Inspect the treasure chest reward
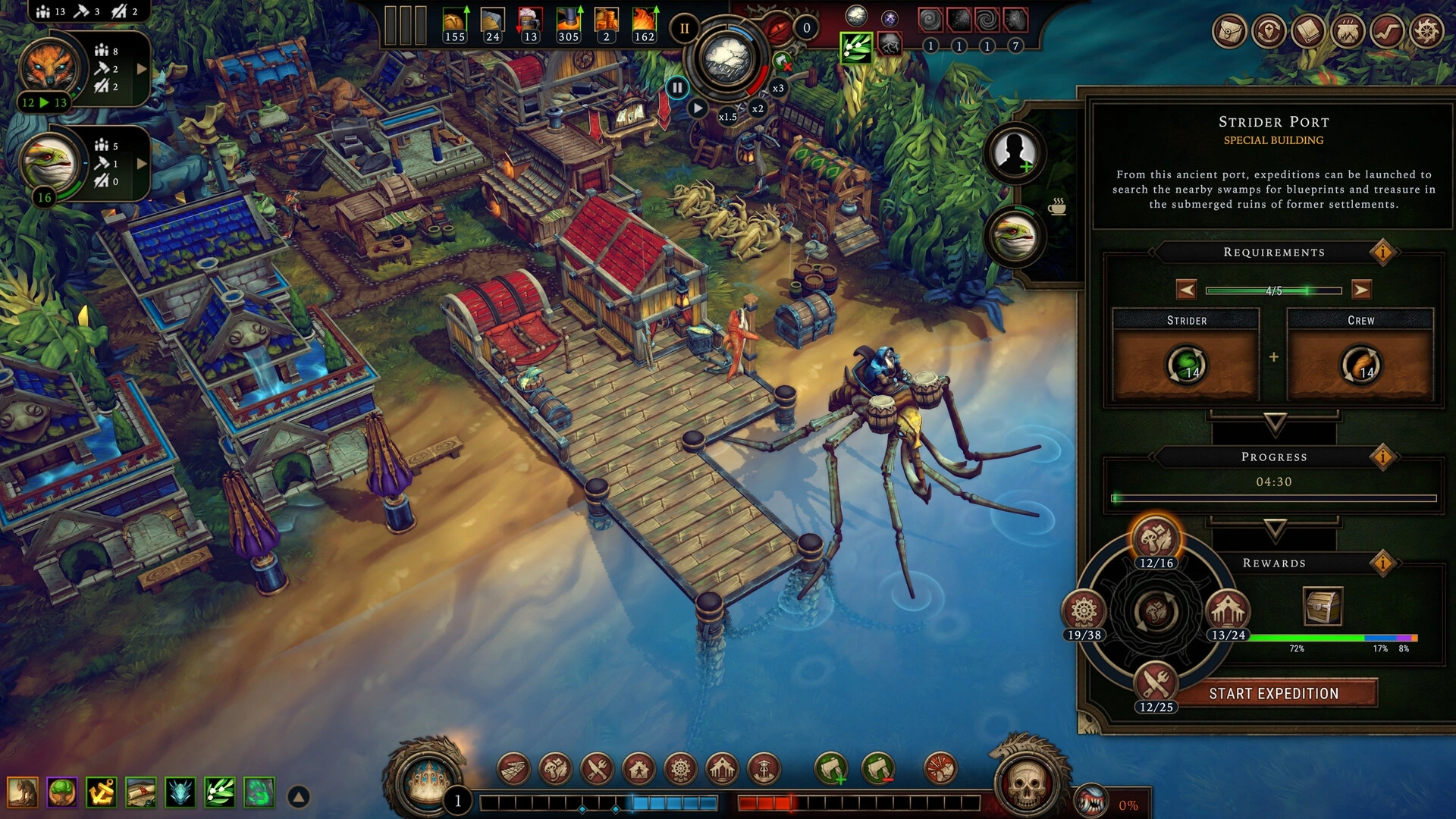Screen dimensions: 1456x819 coord(1322,606)
